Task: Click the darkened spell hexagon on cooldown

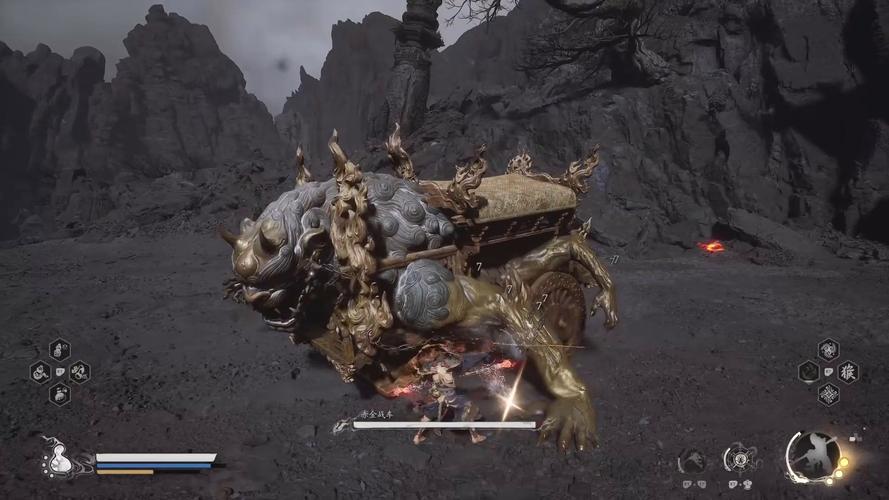Action: click(x=808, y=372)
